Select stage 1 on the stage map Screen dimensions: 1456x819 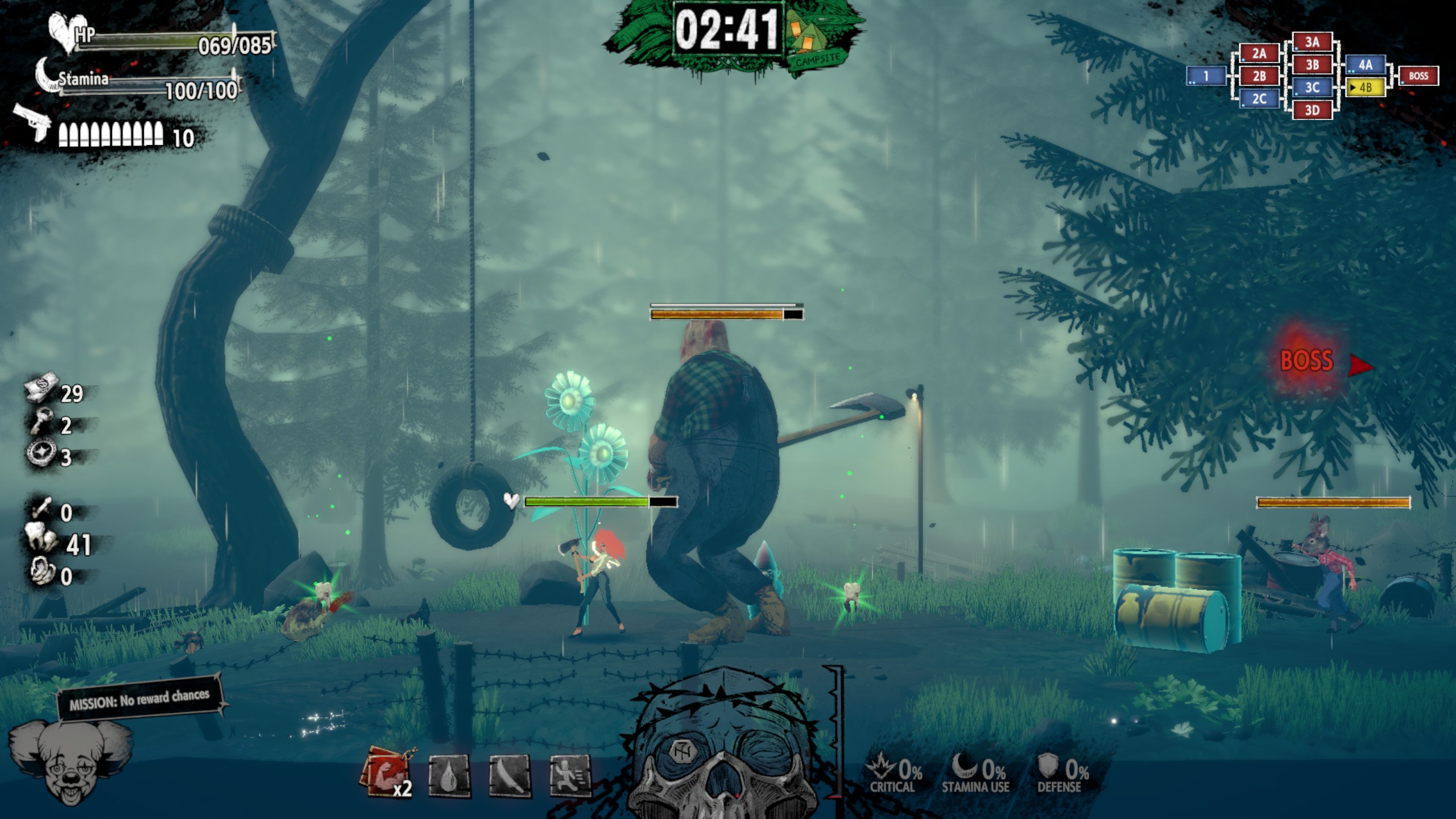pyautogui.click(x=1206, y=76)
